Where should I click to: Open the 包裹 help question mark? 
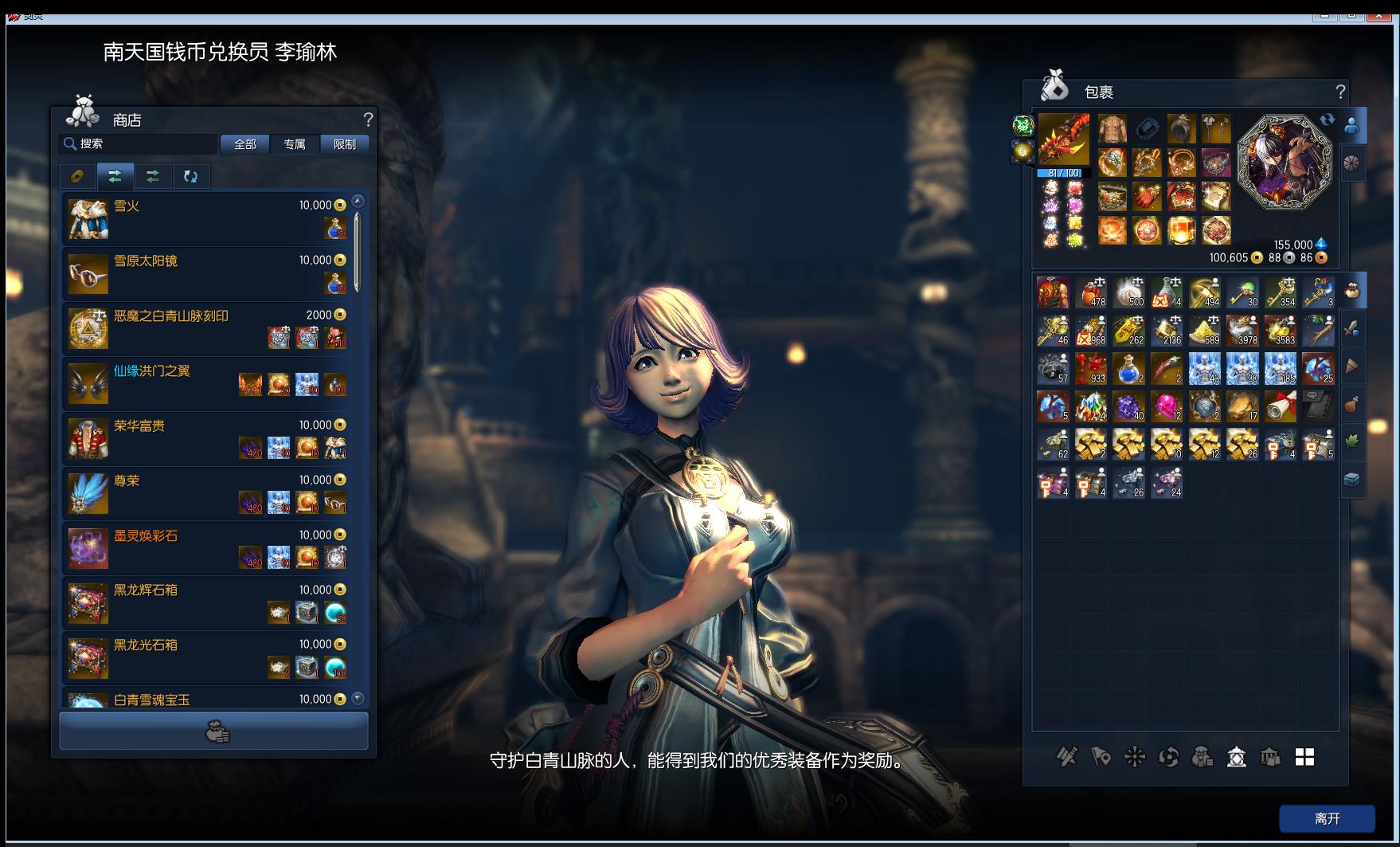tap(1340, 92)
